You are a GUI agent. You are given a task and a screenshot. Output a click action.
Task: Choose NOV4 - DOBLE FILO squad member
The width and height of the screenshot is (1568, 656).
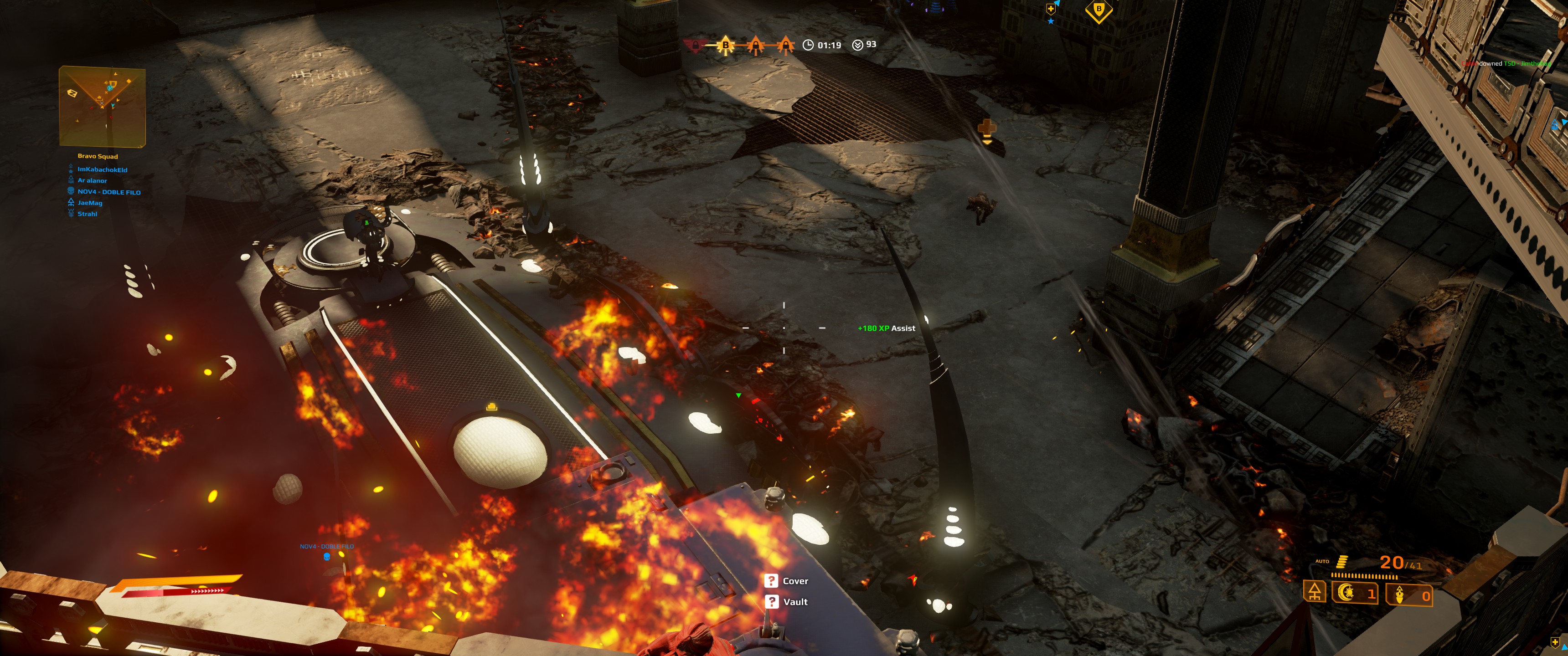tap(109, 192)
